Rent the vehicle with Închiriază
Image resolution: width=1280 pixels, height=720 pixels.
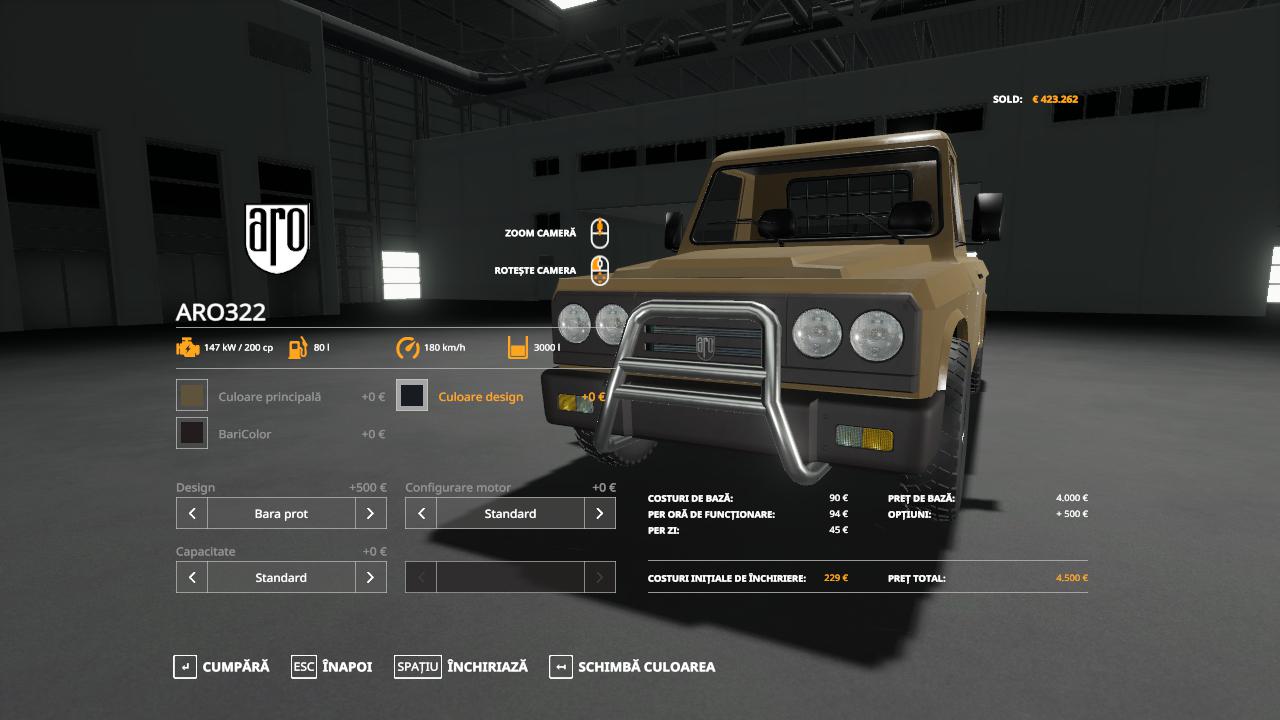pyautogui.click(x=461, y=667)
